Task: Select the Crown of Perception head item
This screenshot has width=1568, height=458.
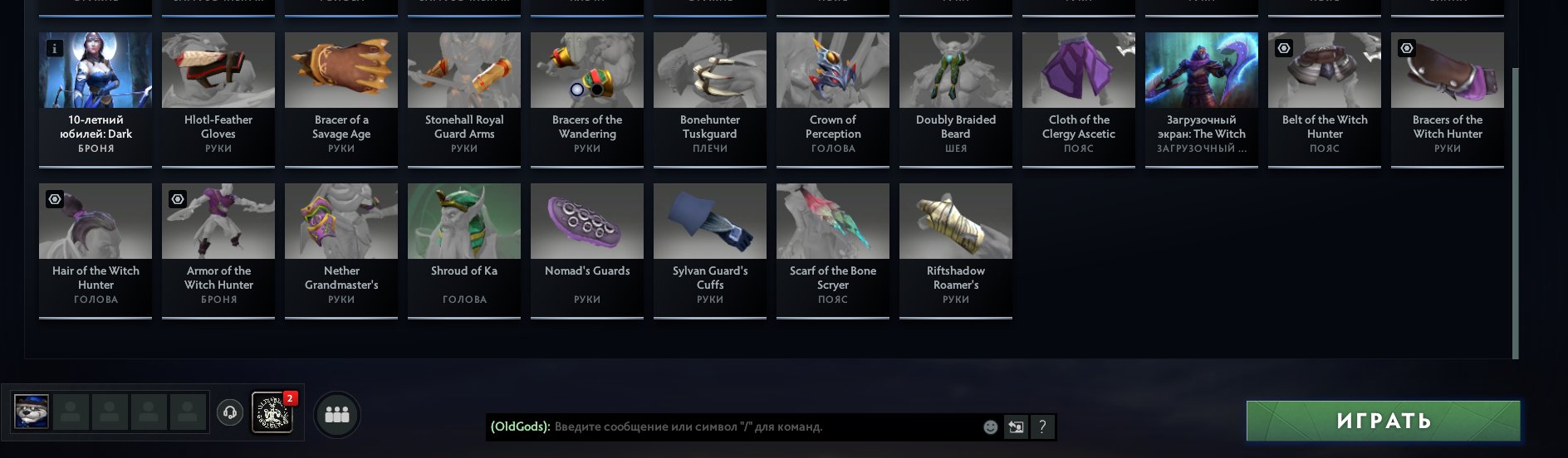Action: 833,98
